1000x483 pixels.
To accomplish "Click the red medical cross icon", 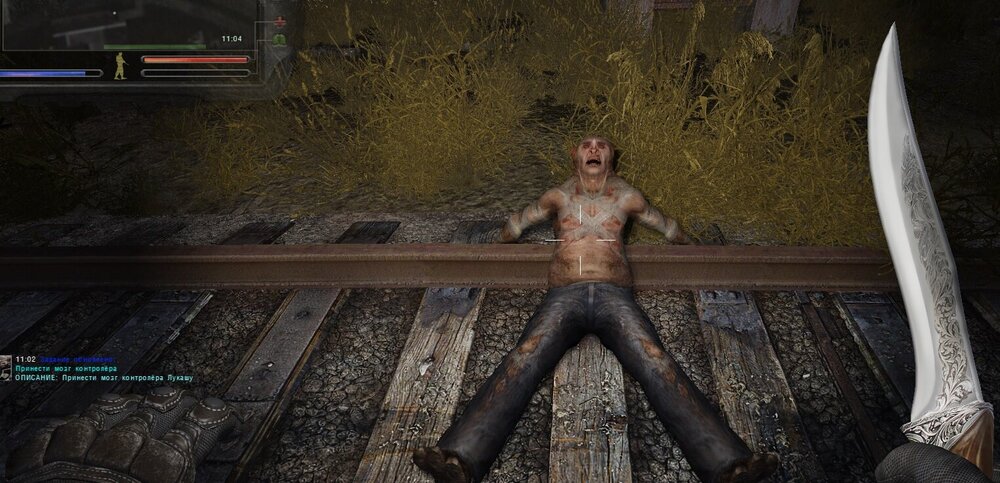I will click(279, 21).
